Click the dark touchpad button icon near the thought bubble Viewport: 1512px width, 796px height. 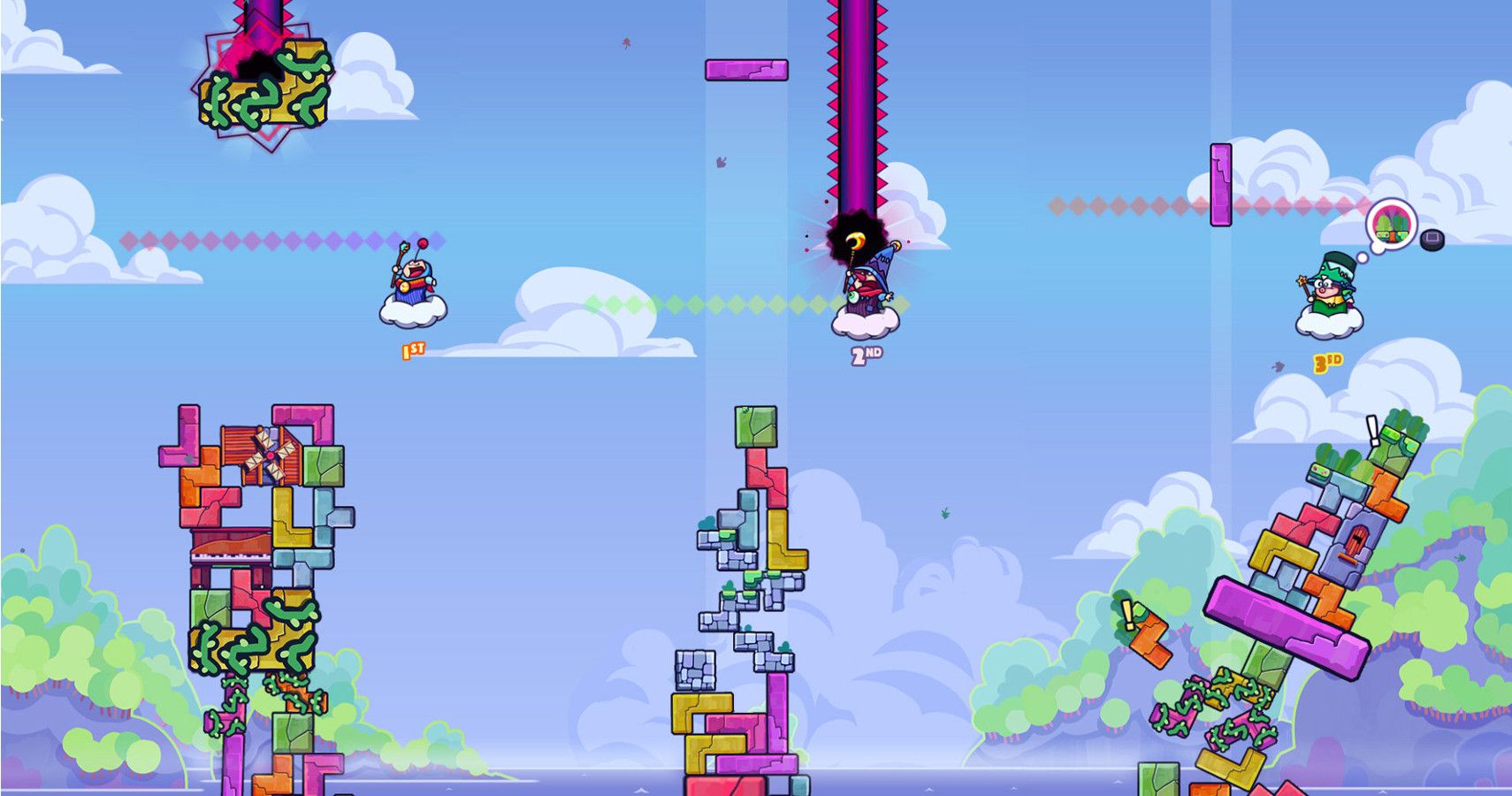pyautogui.click(x=1432, y=240)
